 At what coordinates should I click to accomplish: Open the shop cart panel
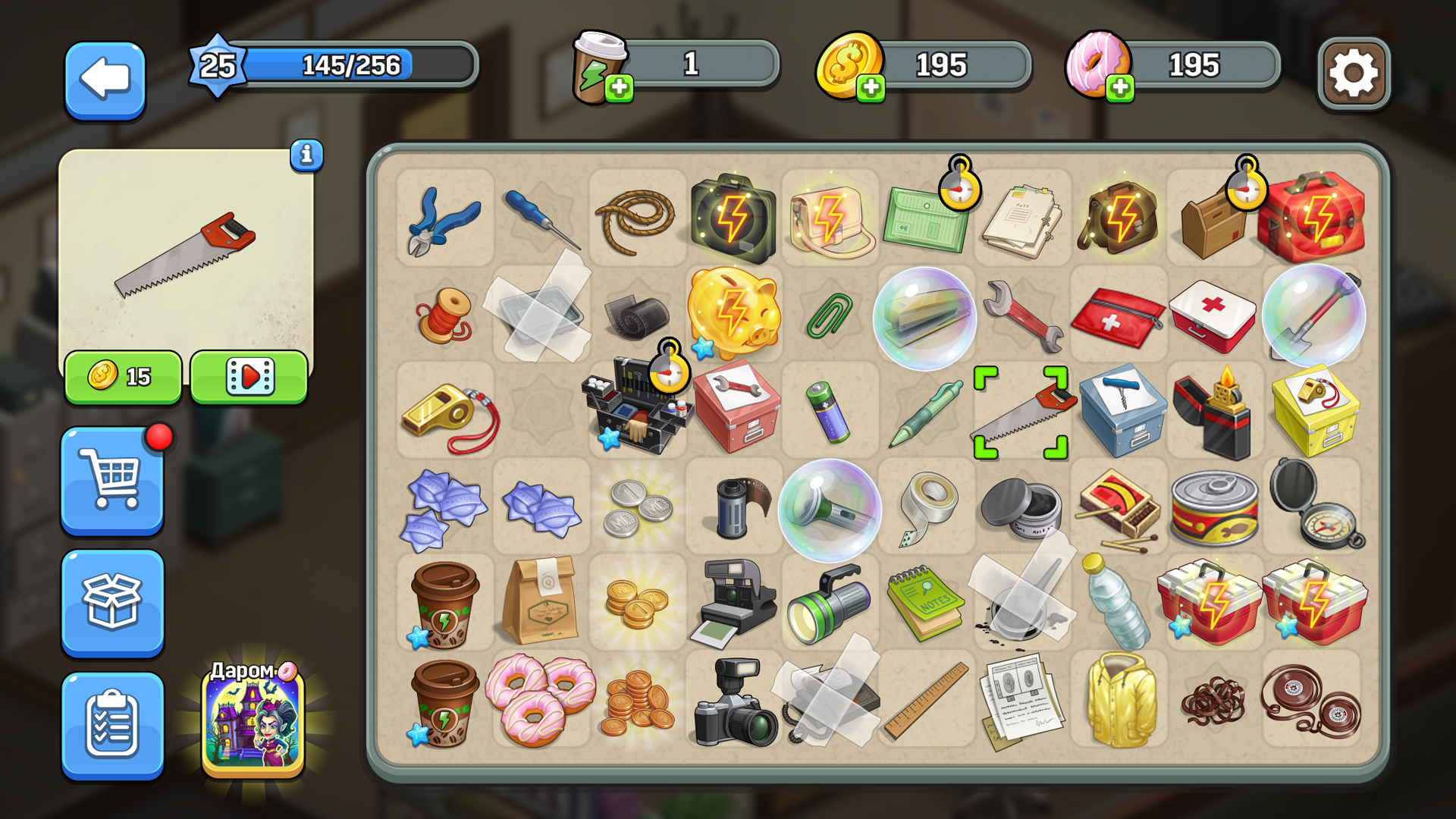pyautogui.click(x=112, y=484)
